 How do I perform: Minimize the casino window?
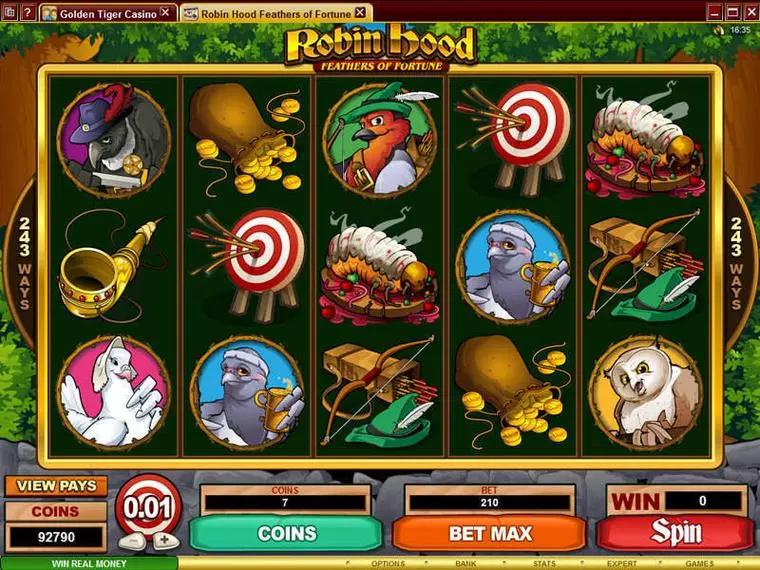[716, 12]
